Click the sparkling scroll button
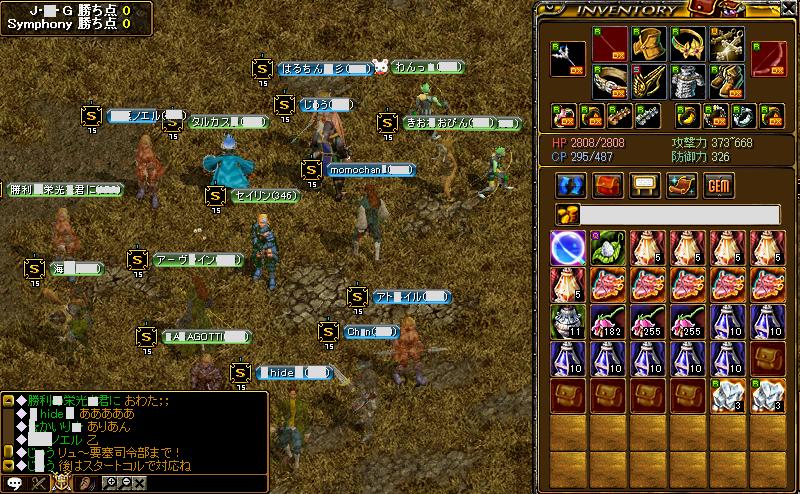 (681, 185)
